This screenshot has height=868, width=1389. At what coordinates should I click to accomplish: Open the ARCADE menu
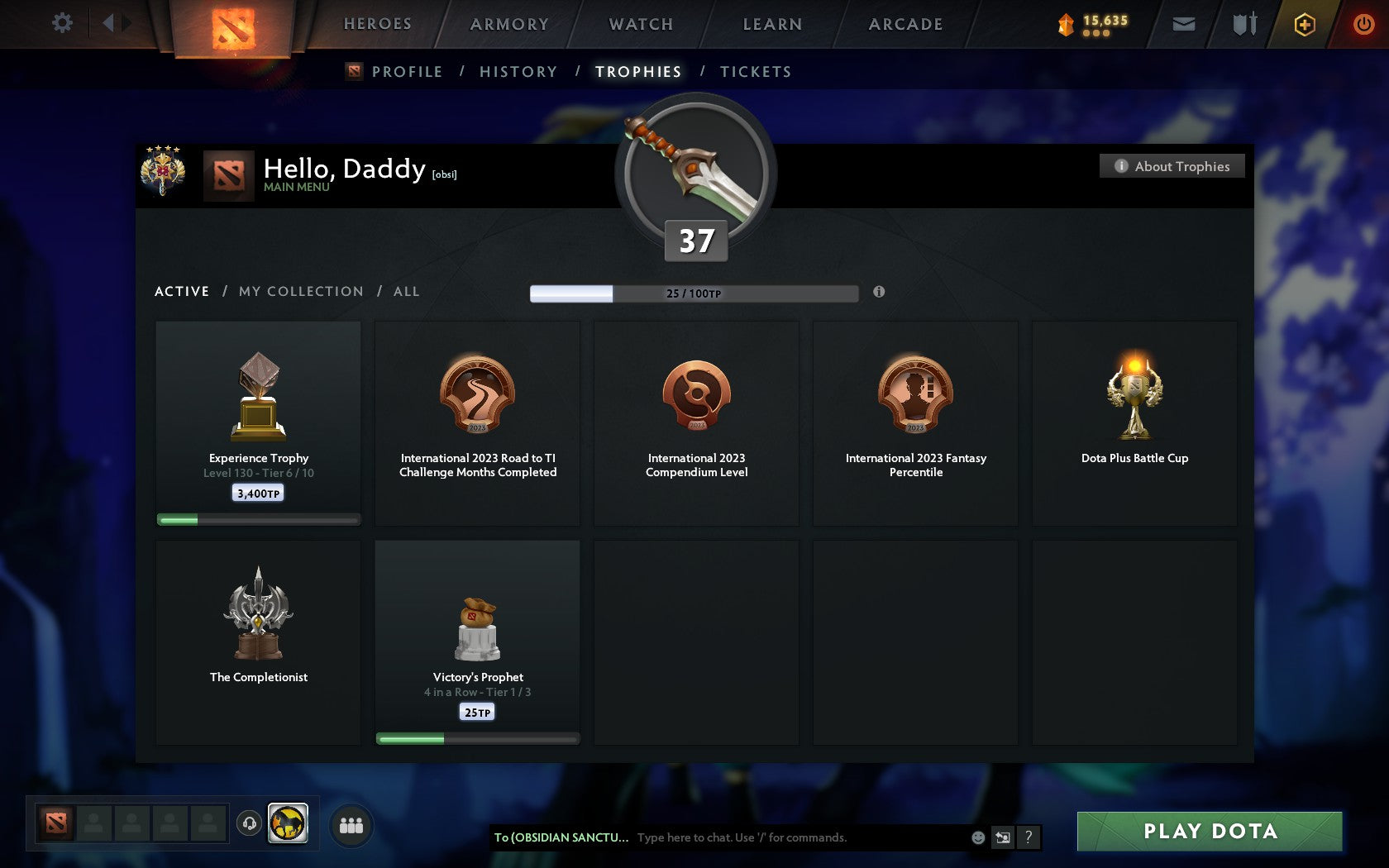pos(905,24)
